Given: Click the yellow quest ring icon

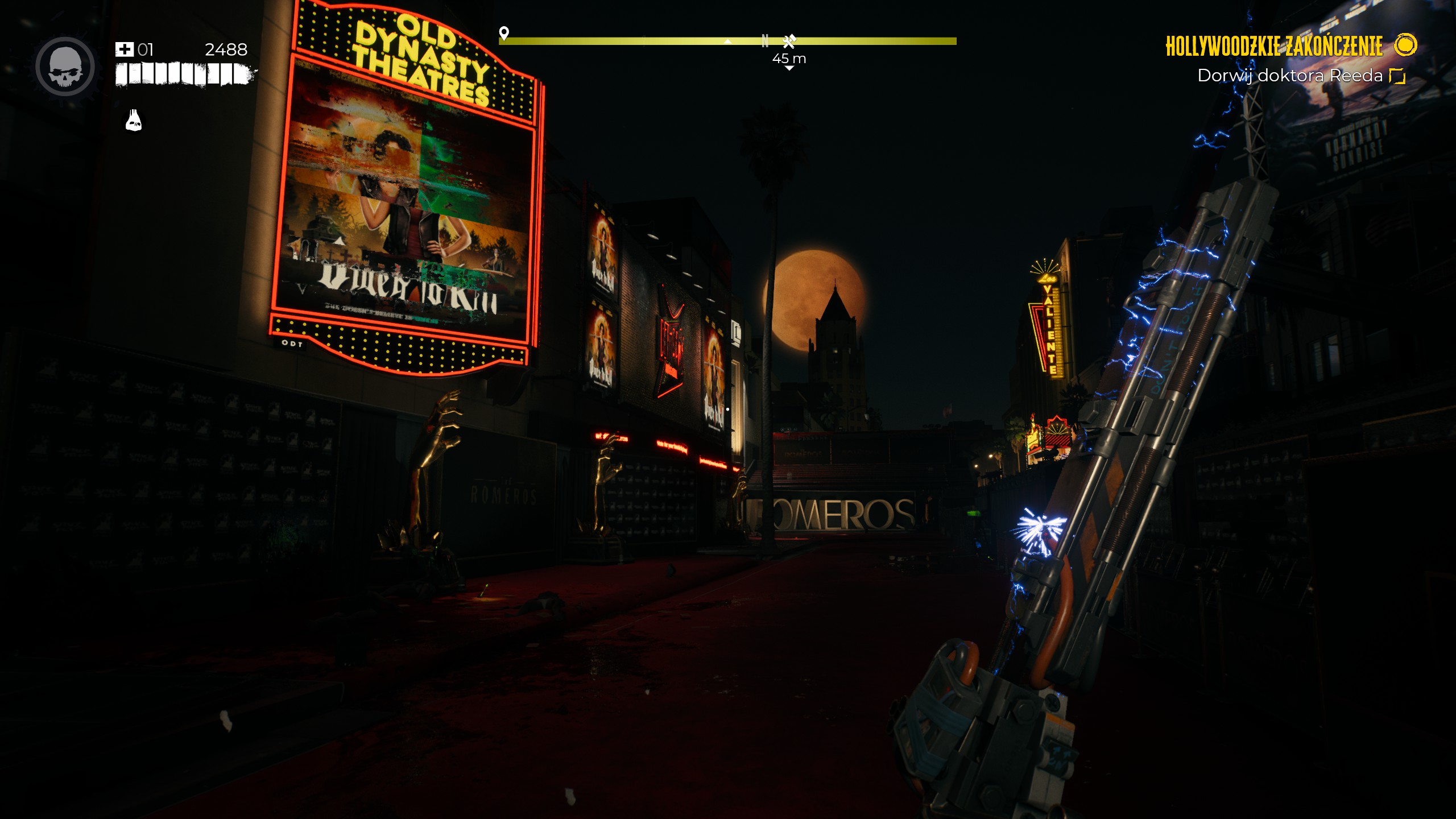Looking at the screenshot, I should point(1405,45).
